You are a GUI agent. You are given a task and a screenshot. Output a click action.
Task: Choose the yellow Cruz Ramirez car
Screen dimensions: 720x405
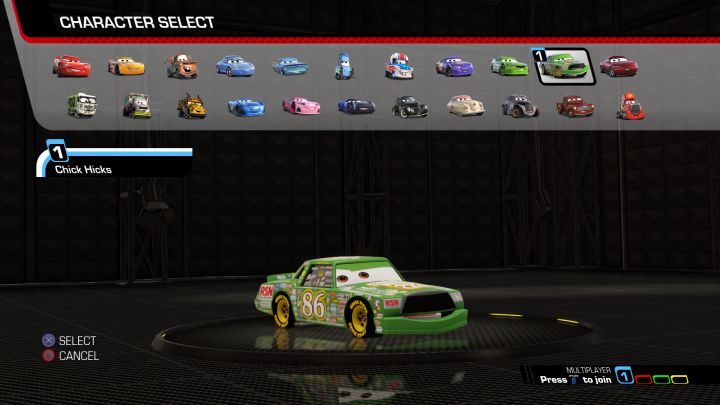pos(126,66)
